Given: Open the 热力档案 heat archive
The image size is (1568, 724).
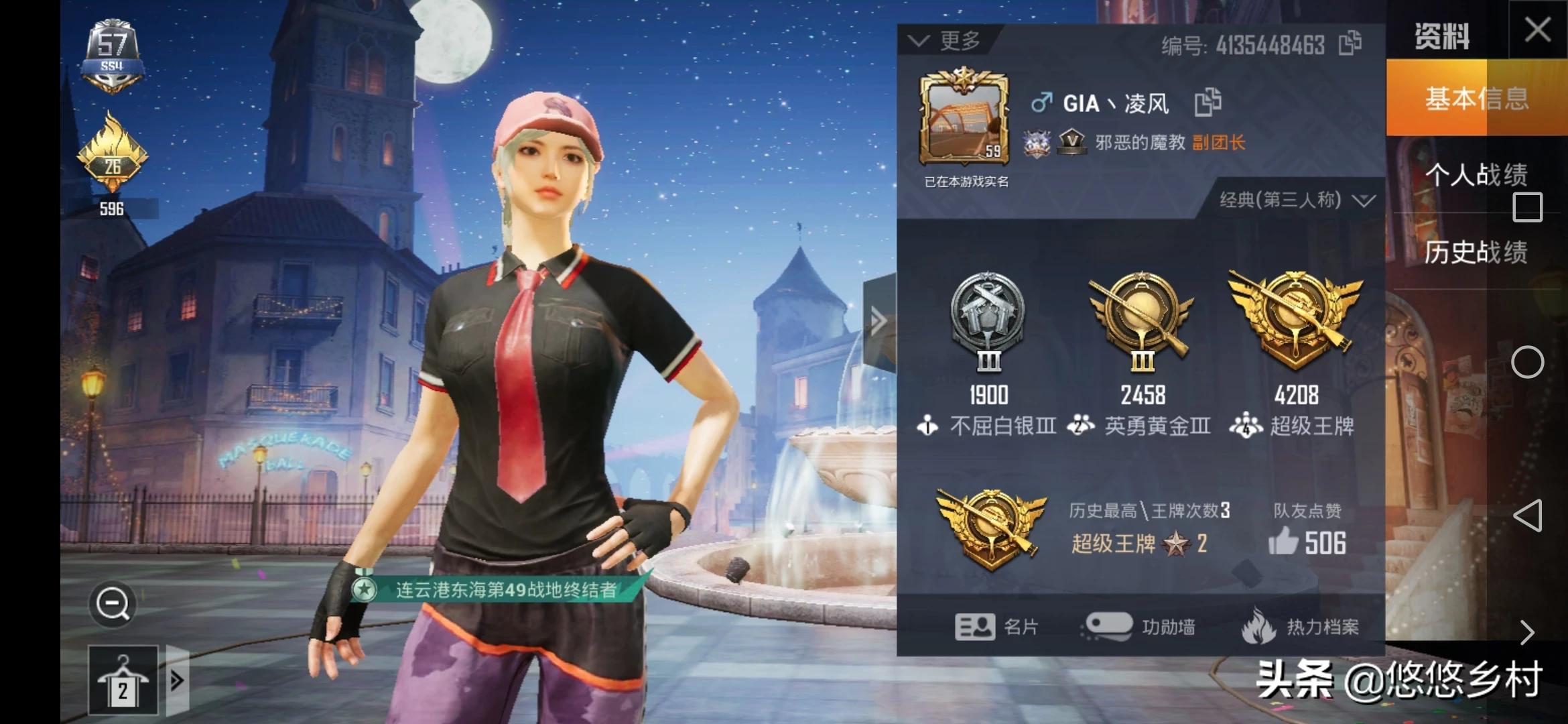Looking at the screenshot, I should [1300, 627].
